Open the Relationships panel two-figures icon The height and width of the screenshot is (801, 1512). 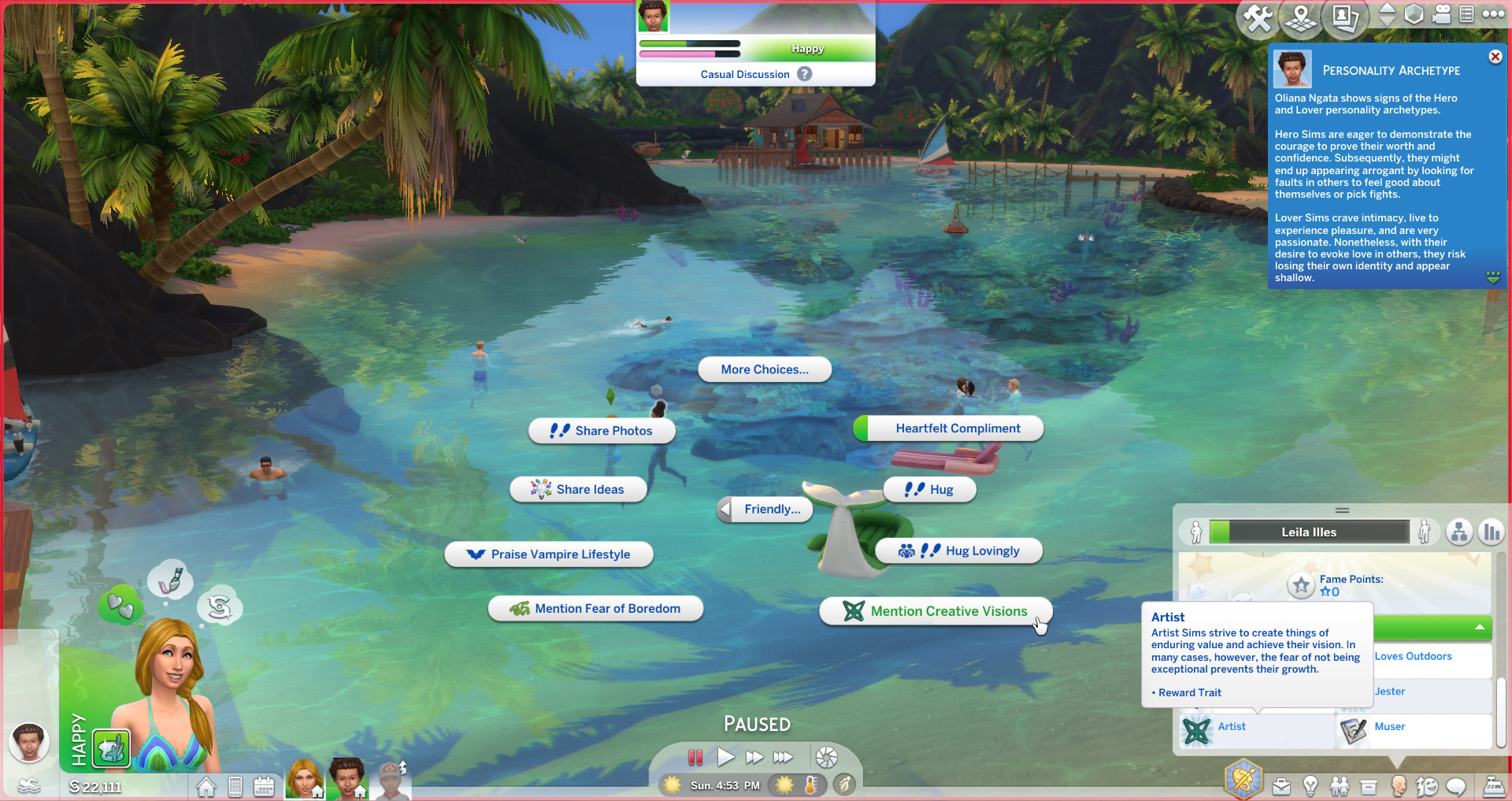point(1340,786)
